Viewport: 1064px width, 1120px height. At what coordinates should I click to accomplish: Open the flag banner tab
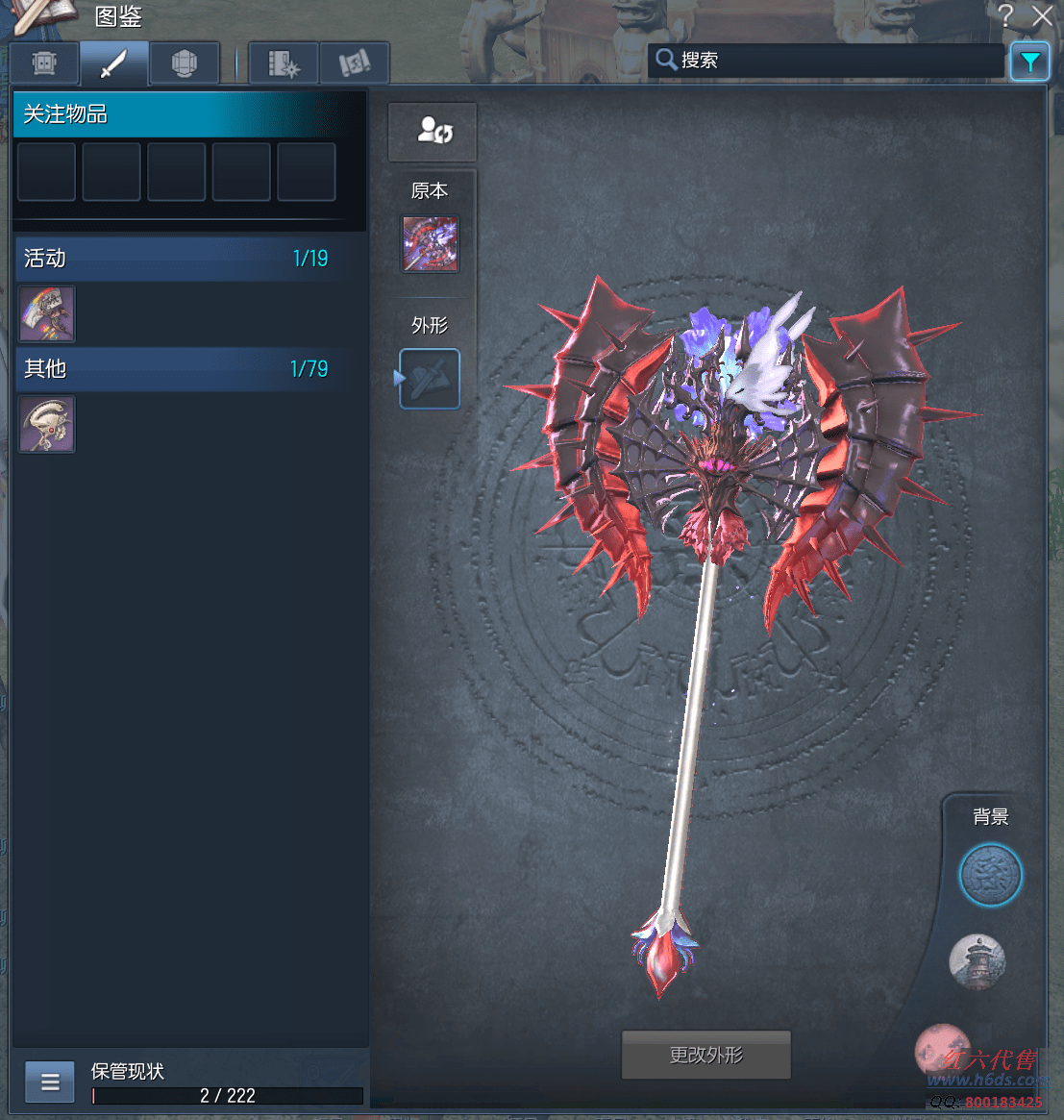coord(355,63)
